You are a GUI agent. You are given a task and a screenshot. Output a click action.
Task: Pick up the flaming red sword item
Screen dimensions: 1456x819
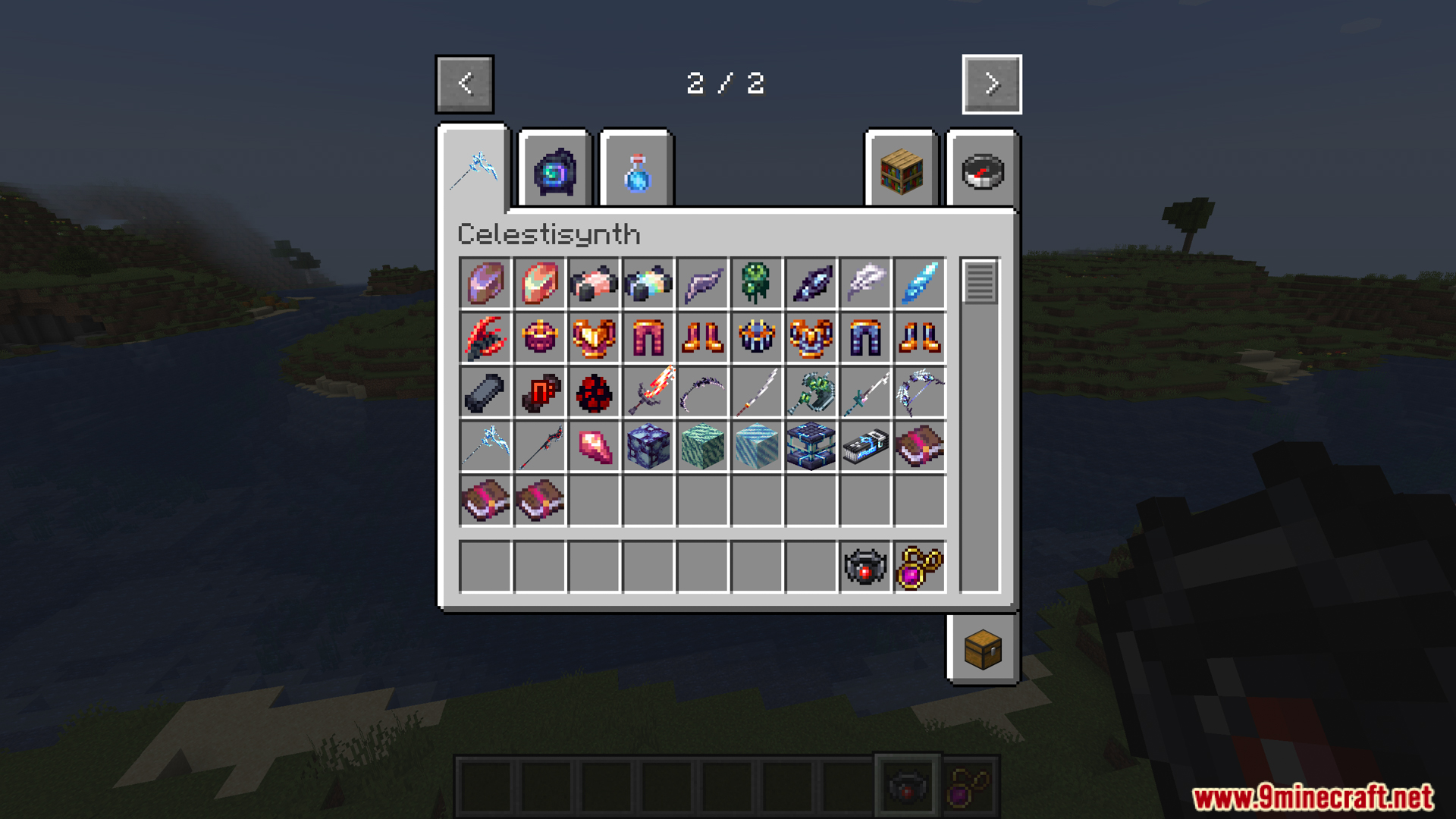tap(648, 393)
